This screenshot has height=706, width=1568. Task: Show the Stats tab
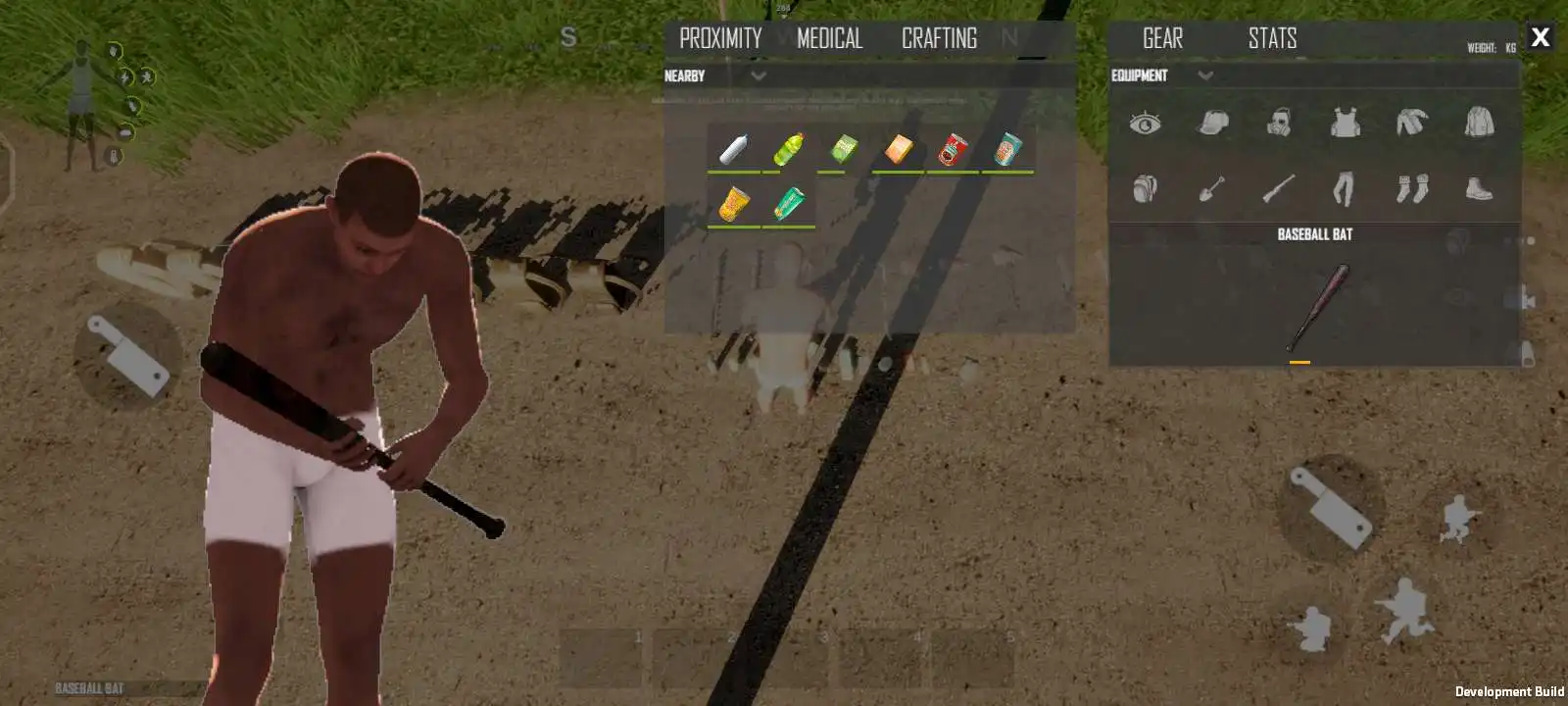[1272, 38]
